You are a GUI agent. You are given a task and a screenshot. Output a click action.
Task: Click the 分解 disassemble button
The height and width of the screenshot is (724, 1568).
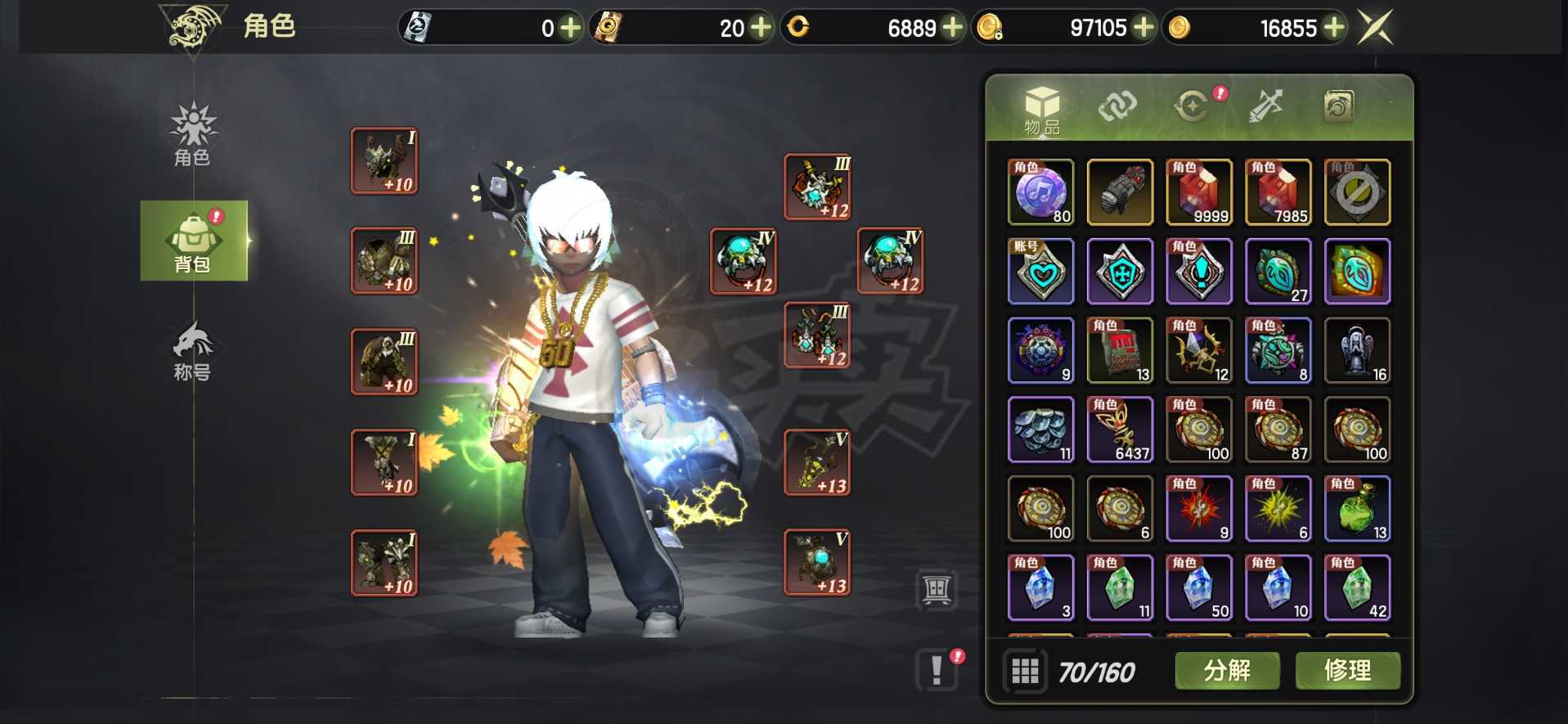tap(1227, 671)
